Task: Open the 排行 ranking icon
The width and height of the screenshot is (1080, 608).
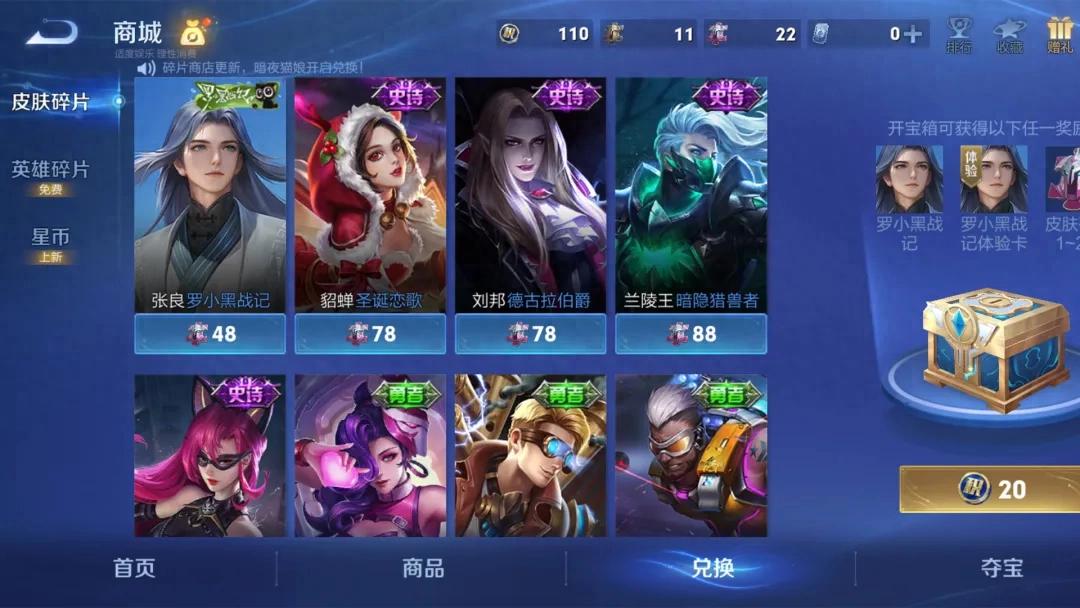Action: pos(960,34)
